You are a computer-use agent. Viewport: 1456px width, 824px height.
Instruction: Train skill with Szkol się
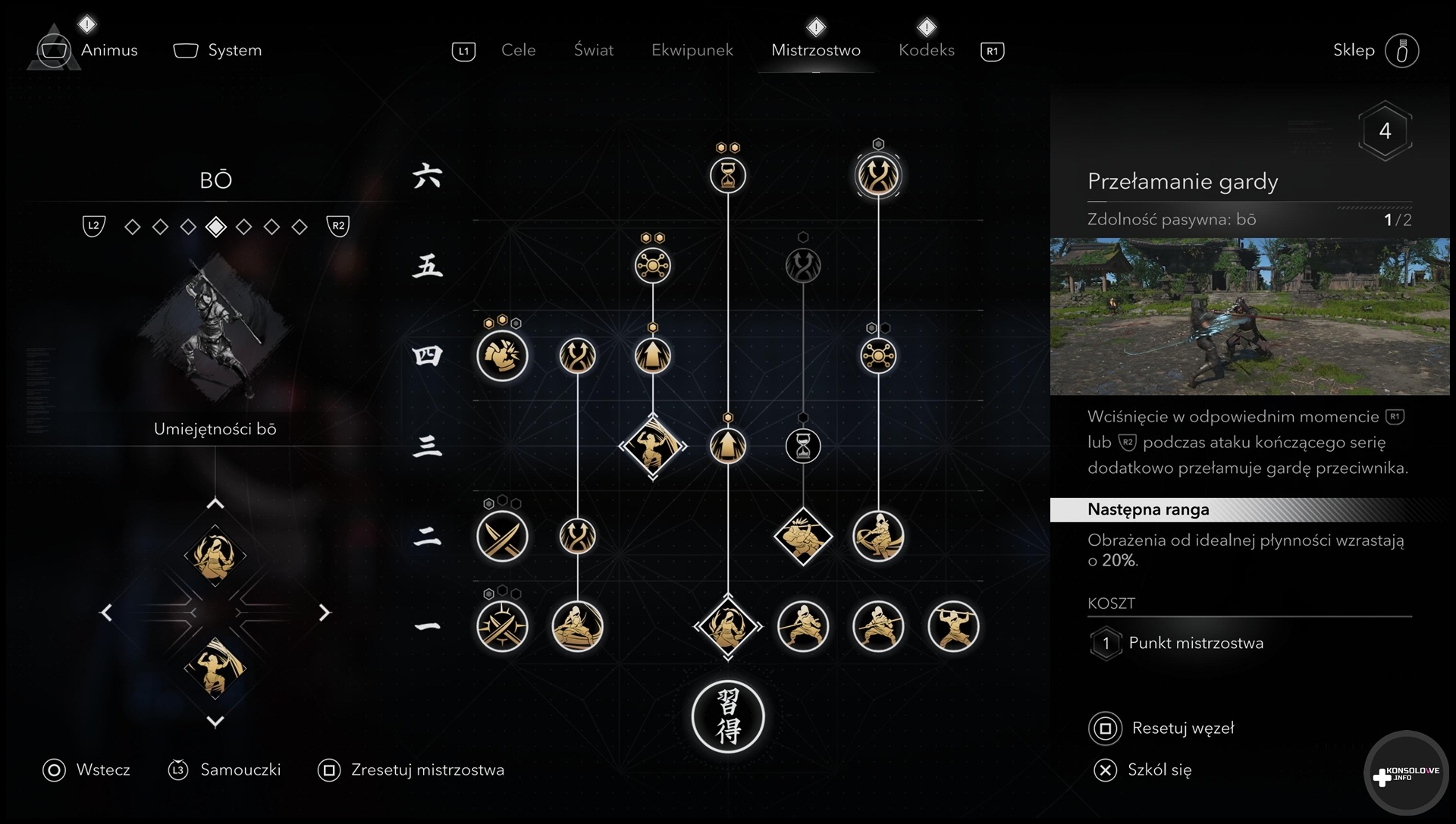click(1159, 770)
